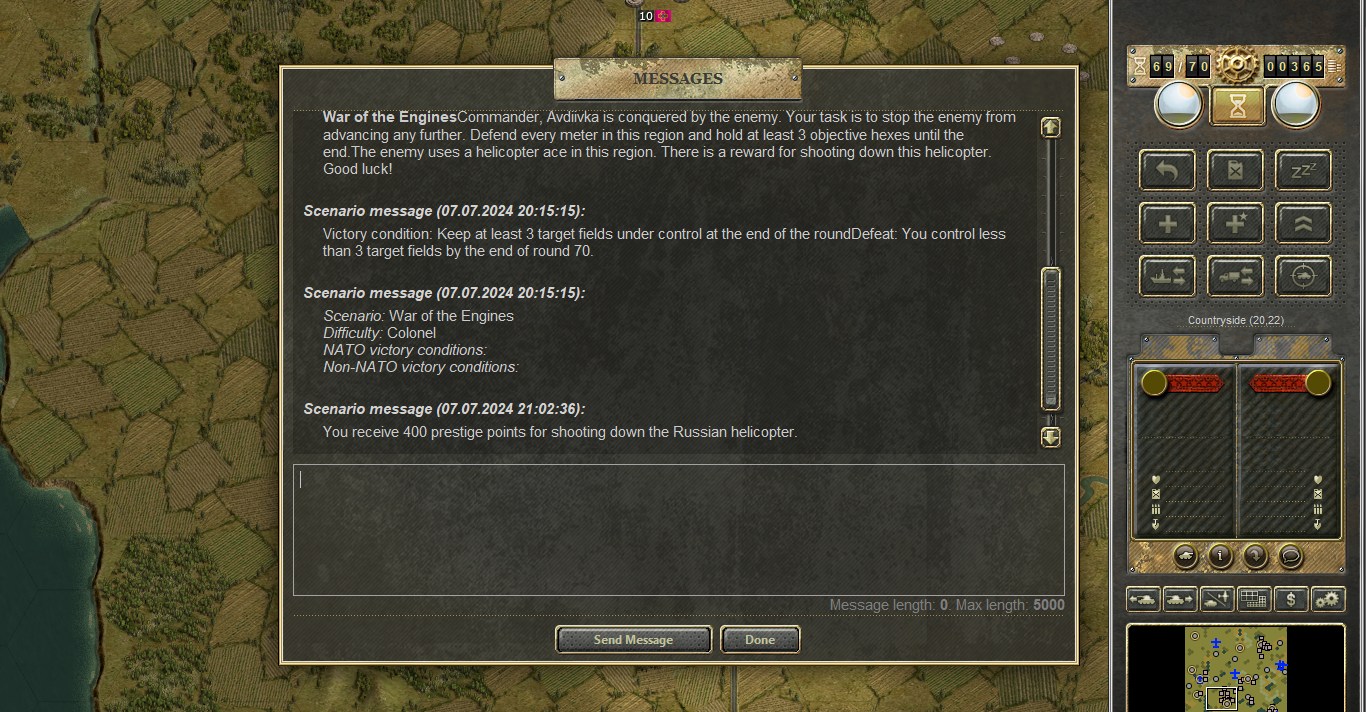1366x712 pixels.
Task: Put the unit to sleep with the ZZZ button
Action: pyautogui.click(x=1303, y=170)
